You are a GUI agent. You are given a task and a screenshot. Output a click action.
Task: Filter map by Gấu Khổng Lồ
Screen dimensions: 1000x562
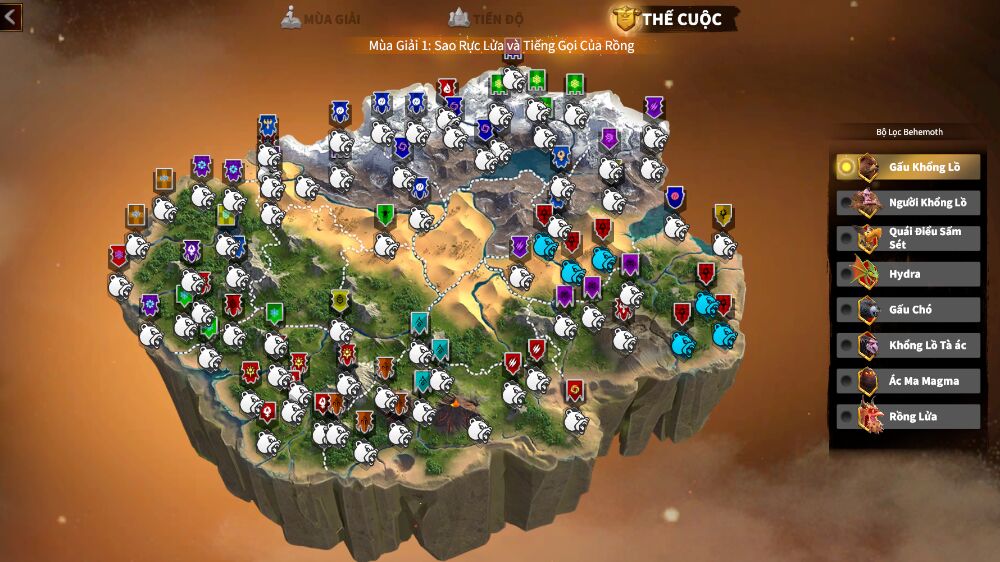pos(907,167)
